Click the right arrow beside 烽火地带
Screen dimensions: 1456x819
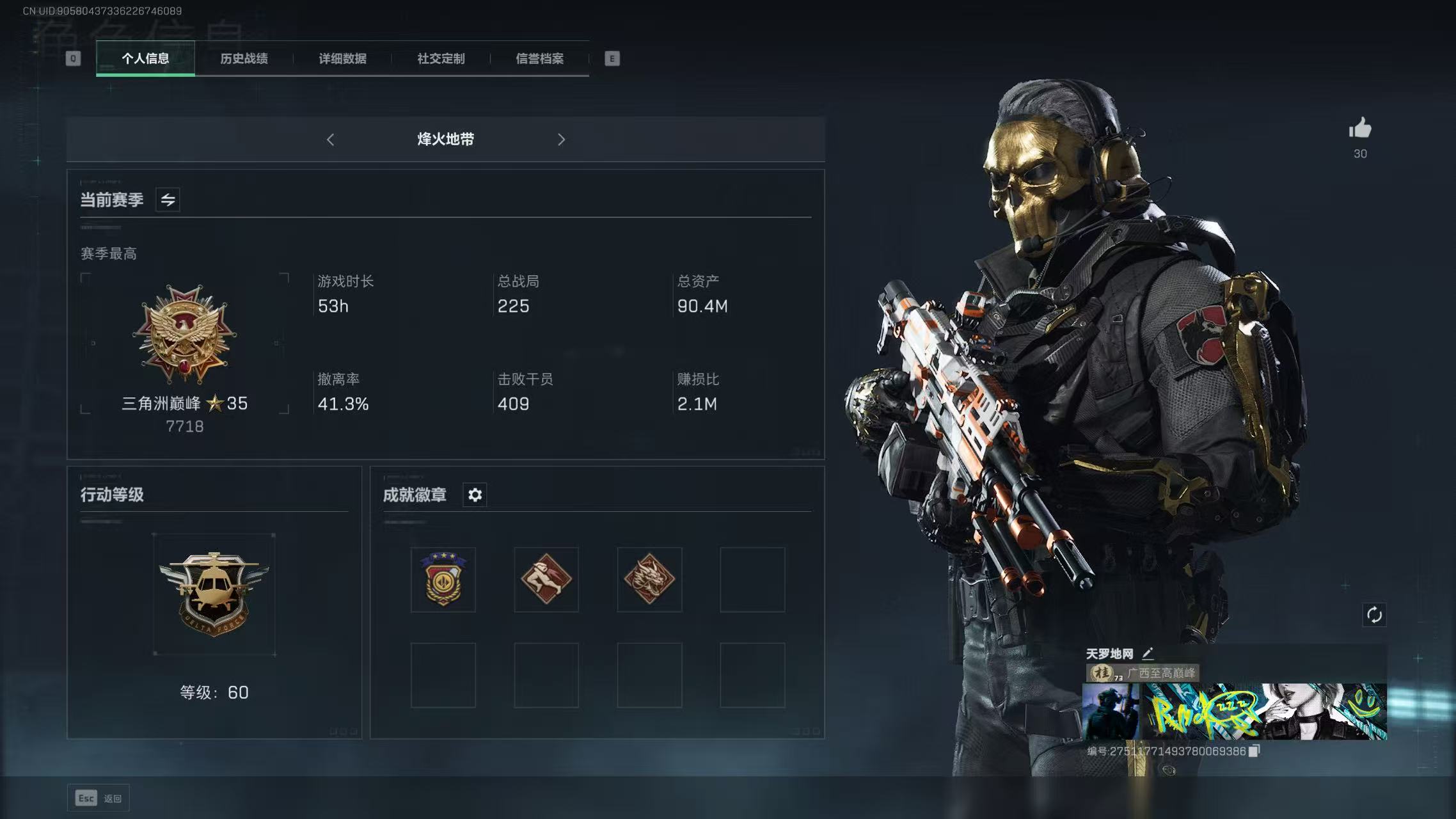[561, 139]
